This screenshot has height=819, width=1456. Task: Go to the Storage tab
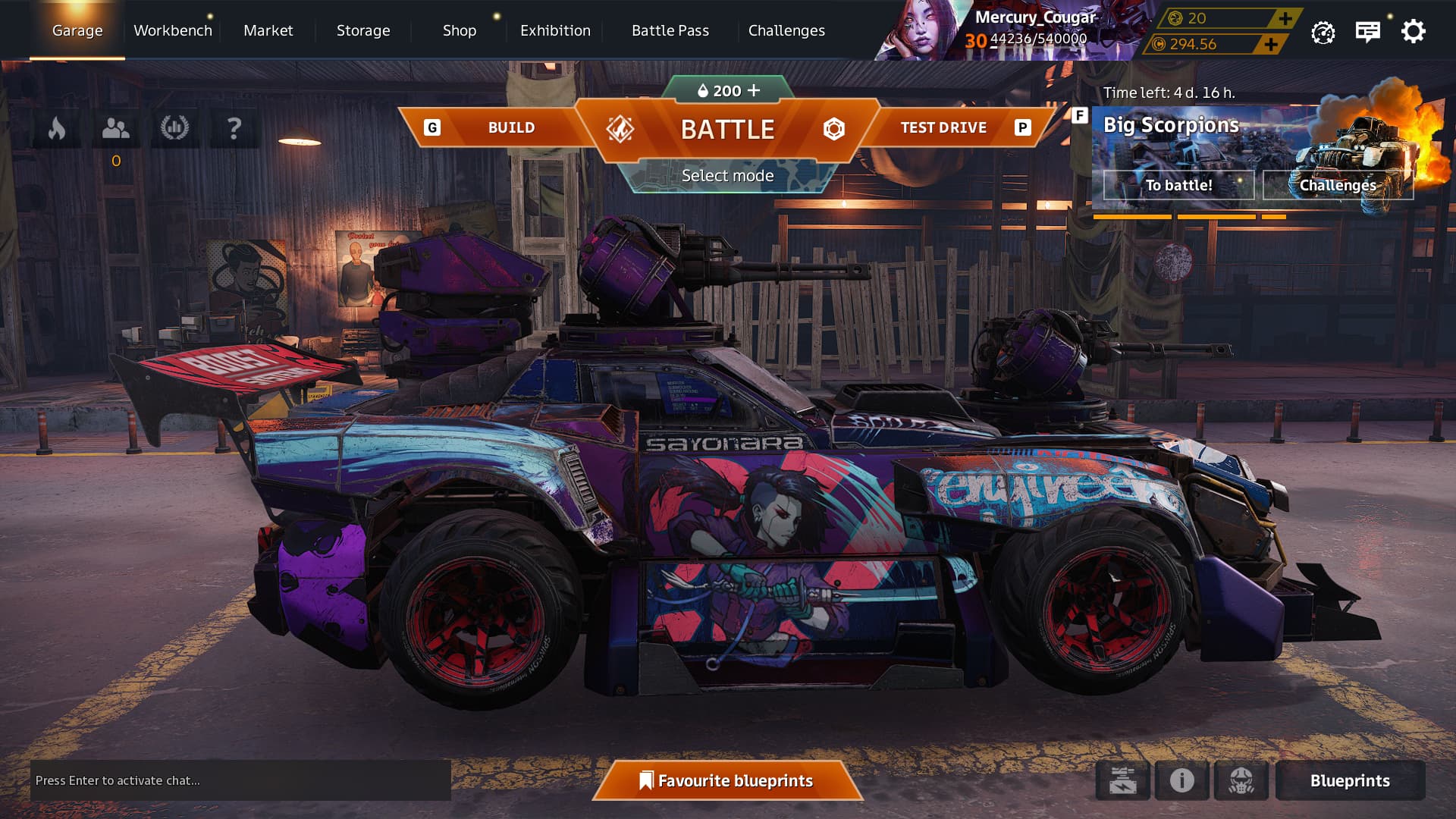363,30
